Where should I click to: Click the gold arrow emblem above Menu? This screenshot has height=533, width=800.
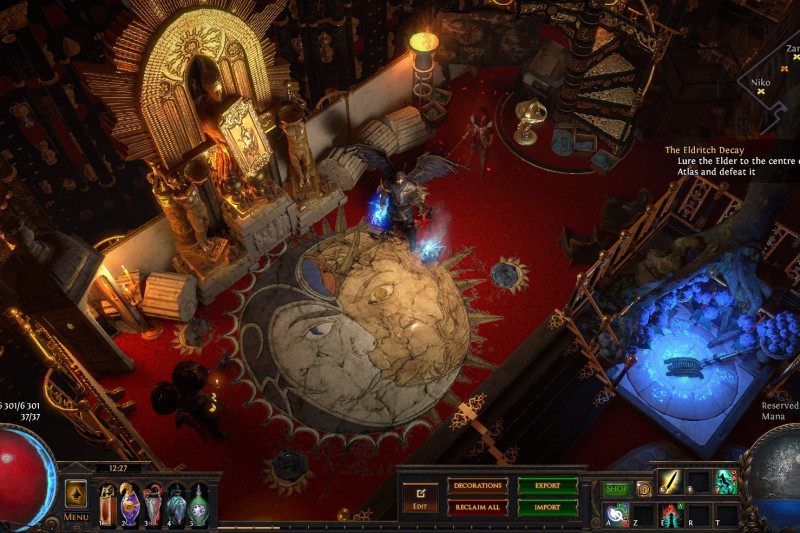[x=76, y=494]
